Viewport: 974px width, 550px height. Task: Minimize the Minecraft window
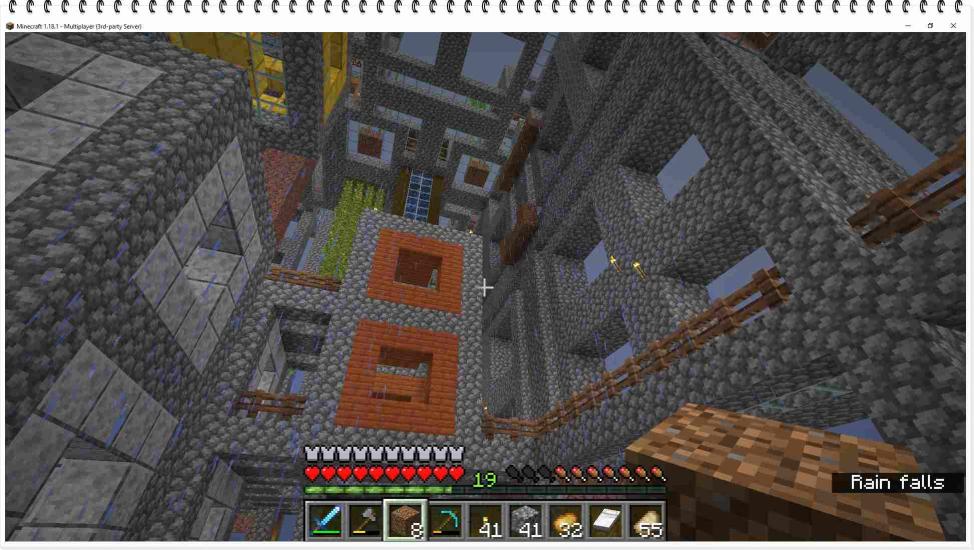click(908, 25)
